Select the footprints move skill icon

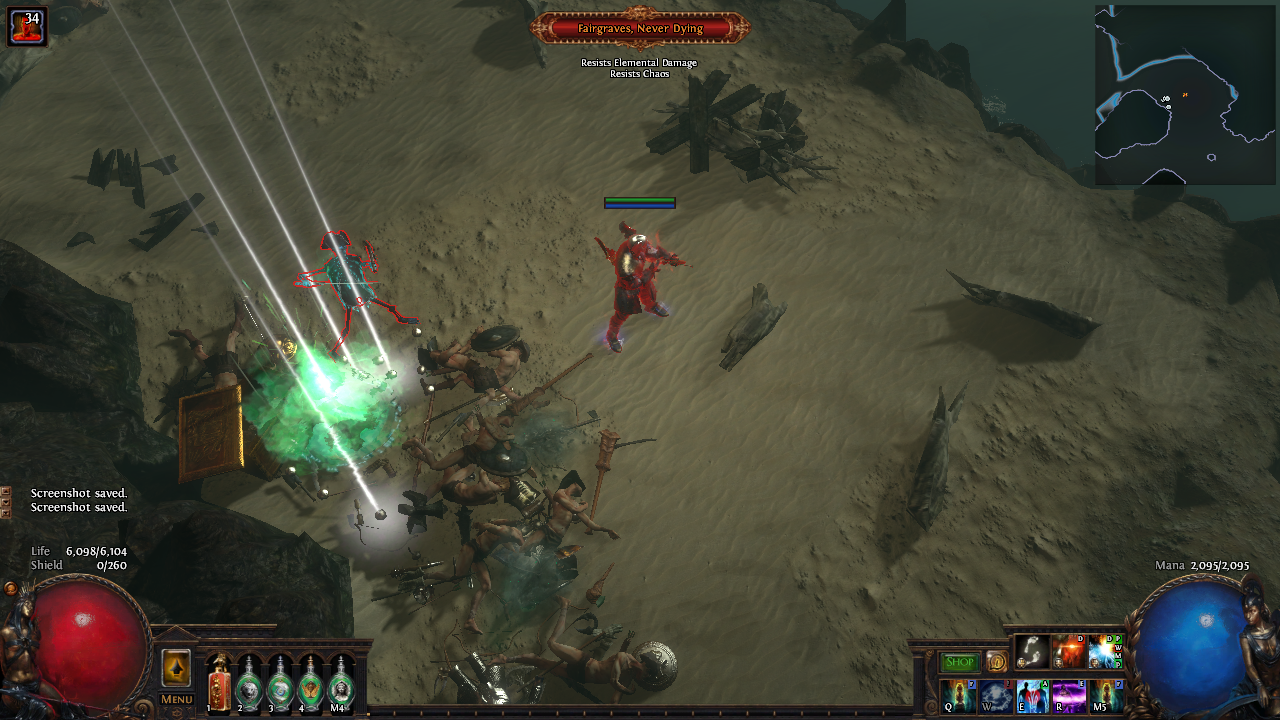pyautogui.click(x=1032, y=652)
